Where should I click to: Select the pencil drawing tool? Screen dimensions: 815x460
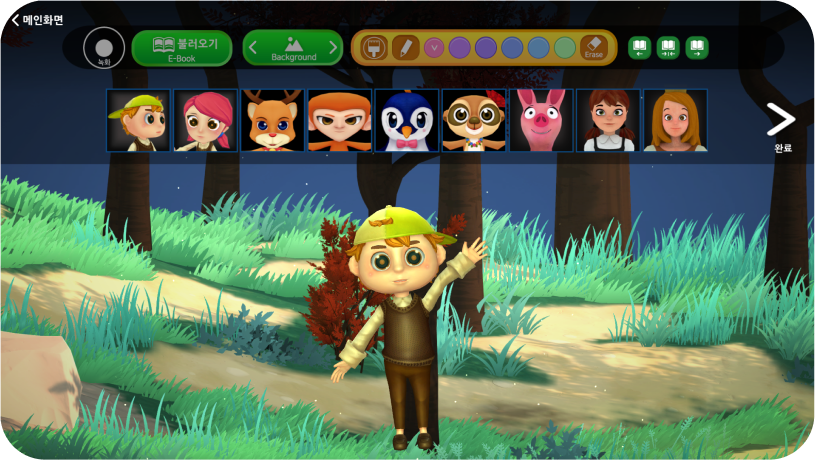405,47
